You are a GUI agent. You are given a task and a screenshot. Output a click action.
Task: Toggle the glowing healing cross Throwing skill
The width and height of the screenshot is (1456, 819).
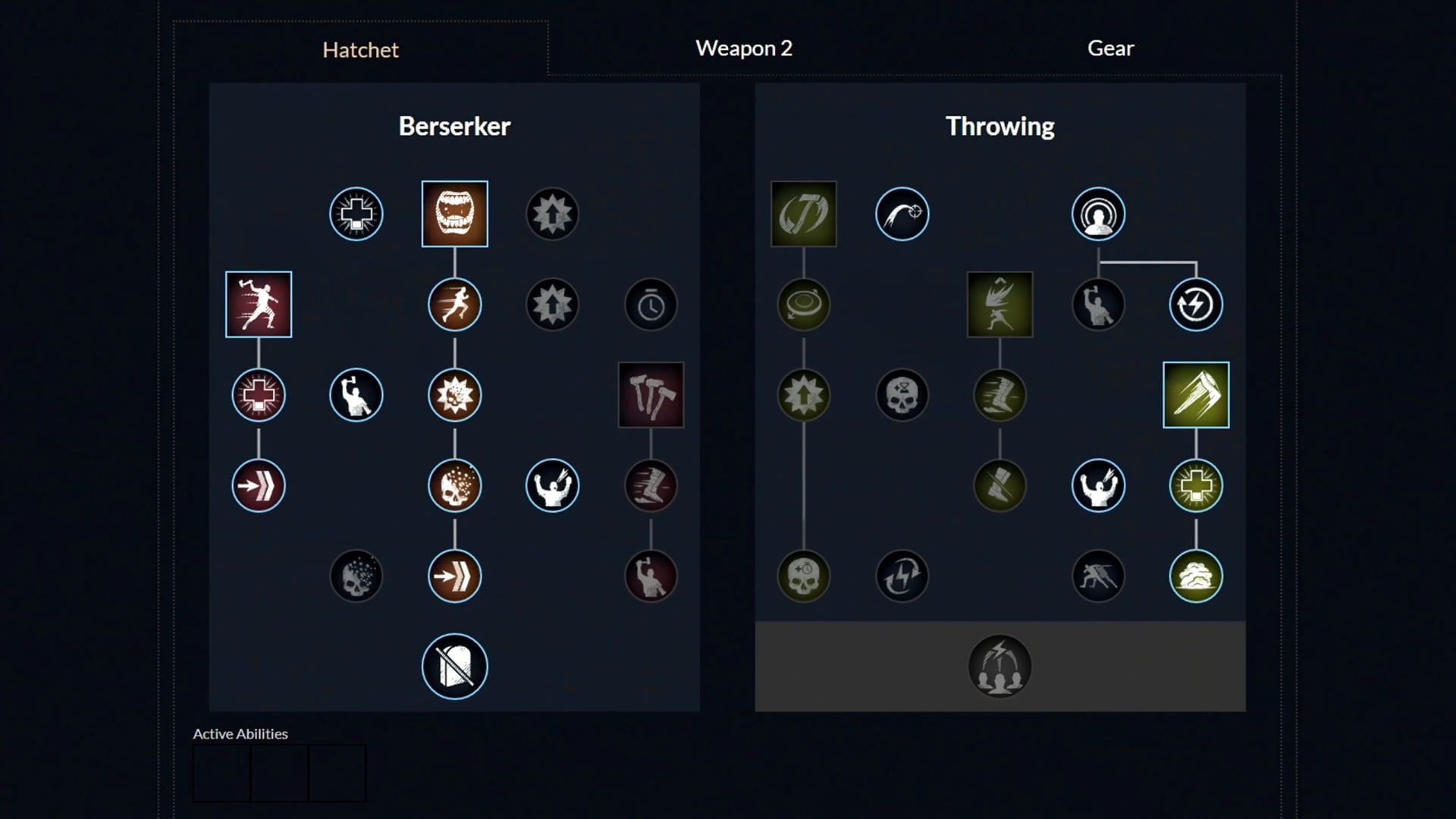click(x=1196, y=485)
